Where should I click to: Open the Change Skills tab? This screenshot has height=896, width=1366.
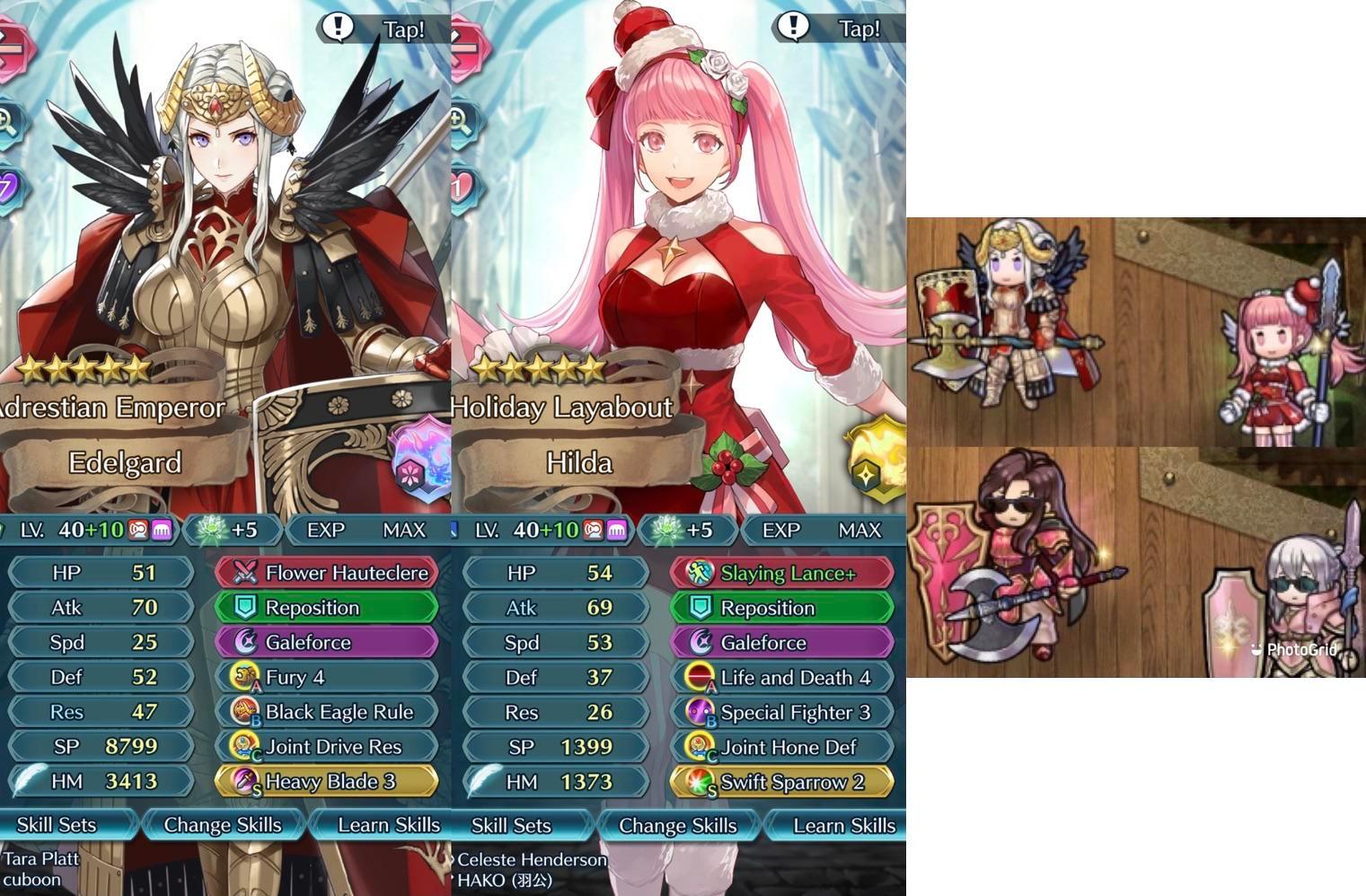[223, 824]
